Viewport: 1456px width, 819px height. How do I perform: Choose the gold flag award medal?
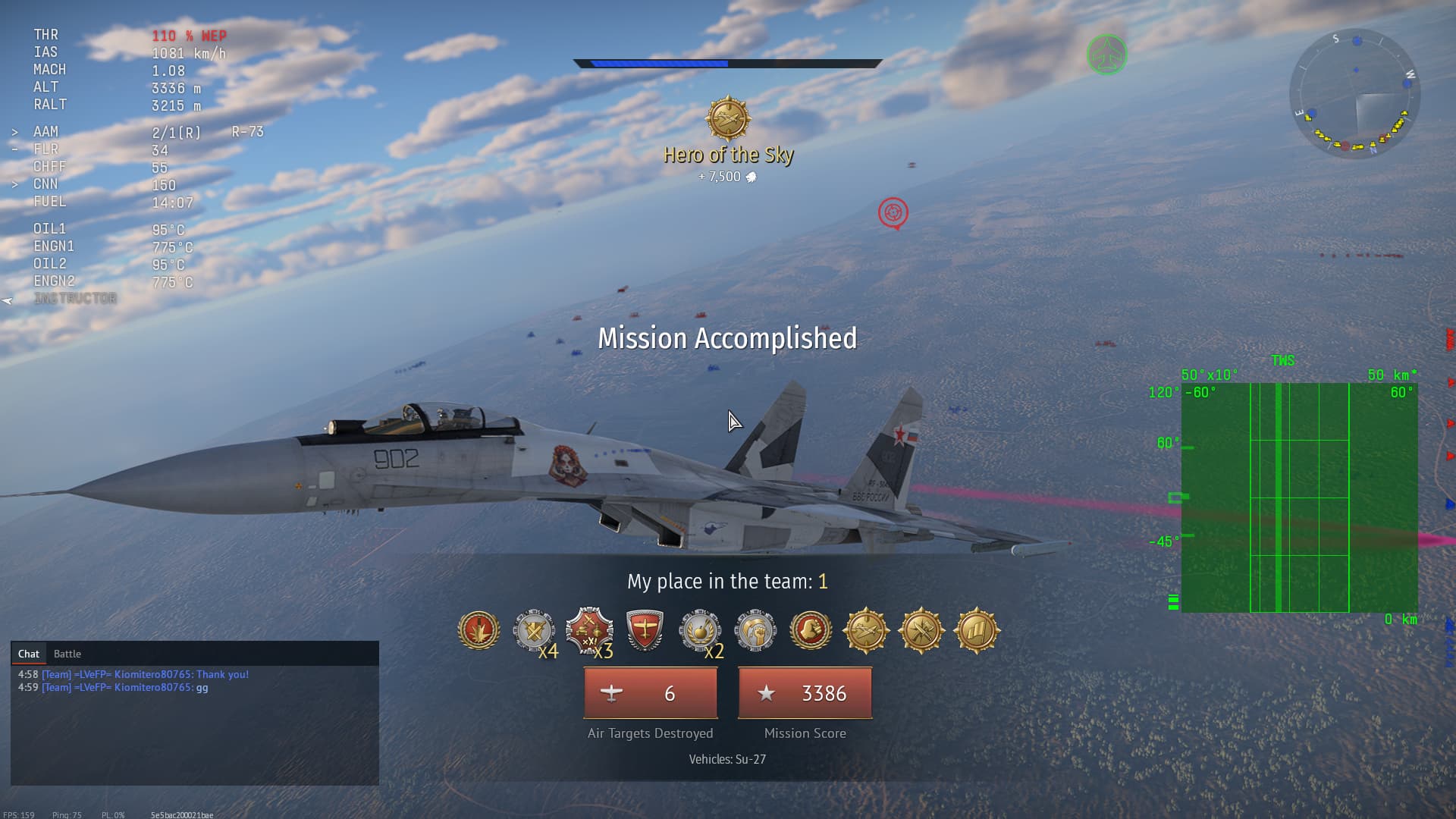pos(977,630)
